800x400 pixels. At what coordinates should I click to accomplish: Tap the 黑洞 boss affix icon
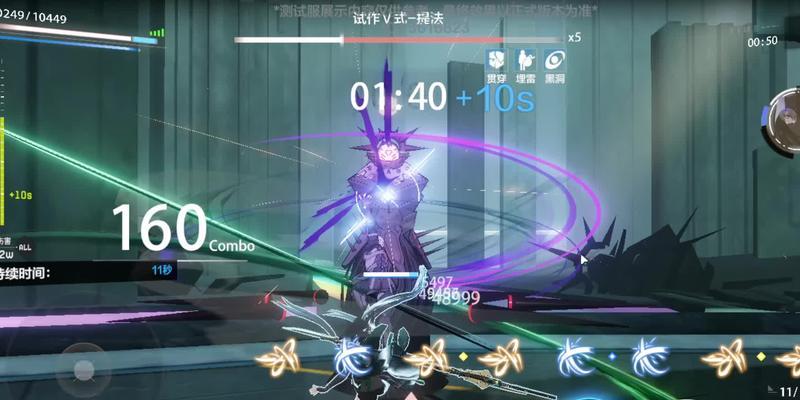552,57
